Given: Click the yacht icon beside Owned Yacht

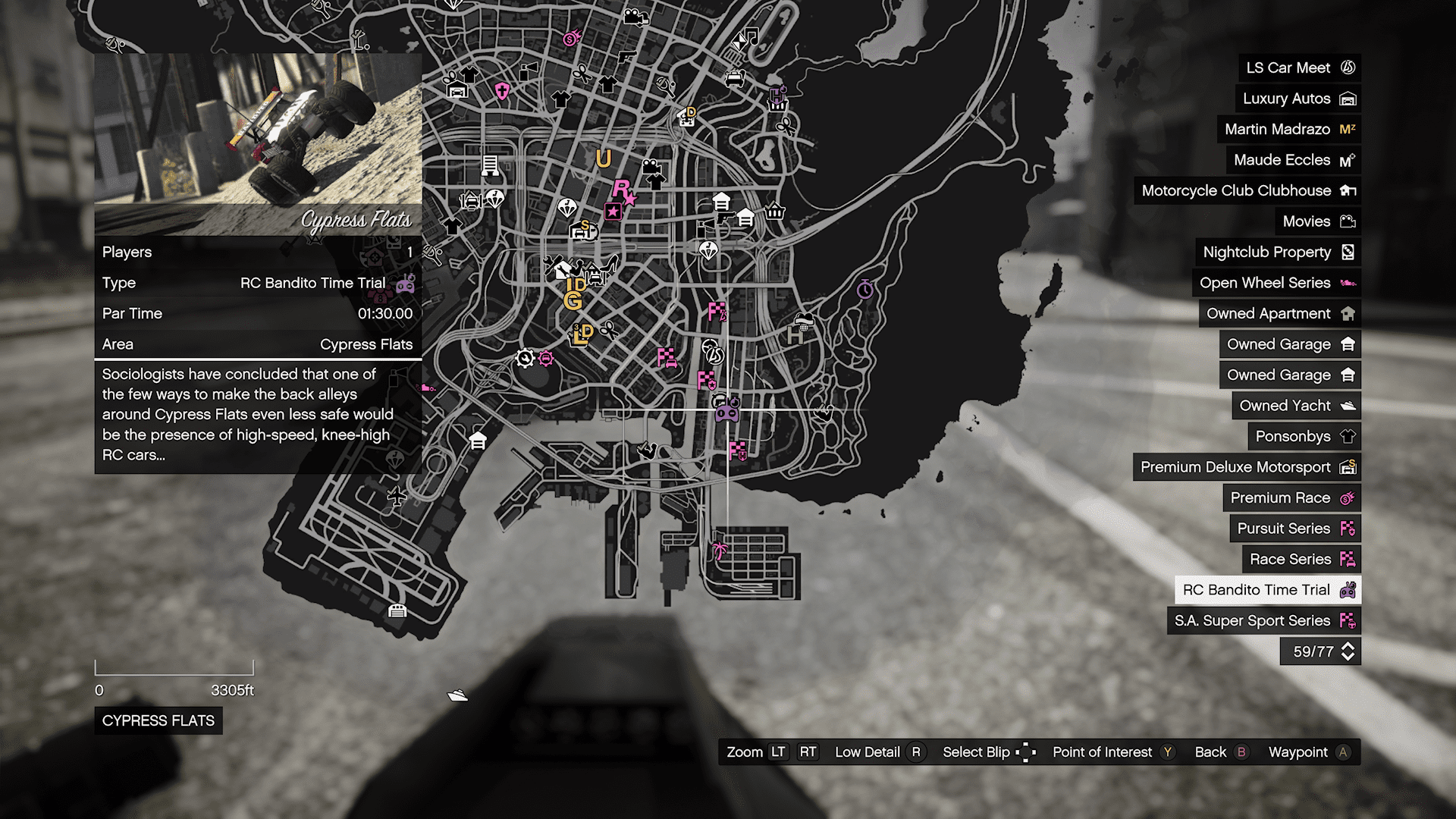Looking at the screenshot, I should coord(1348,405).
